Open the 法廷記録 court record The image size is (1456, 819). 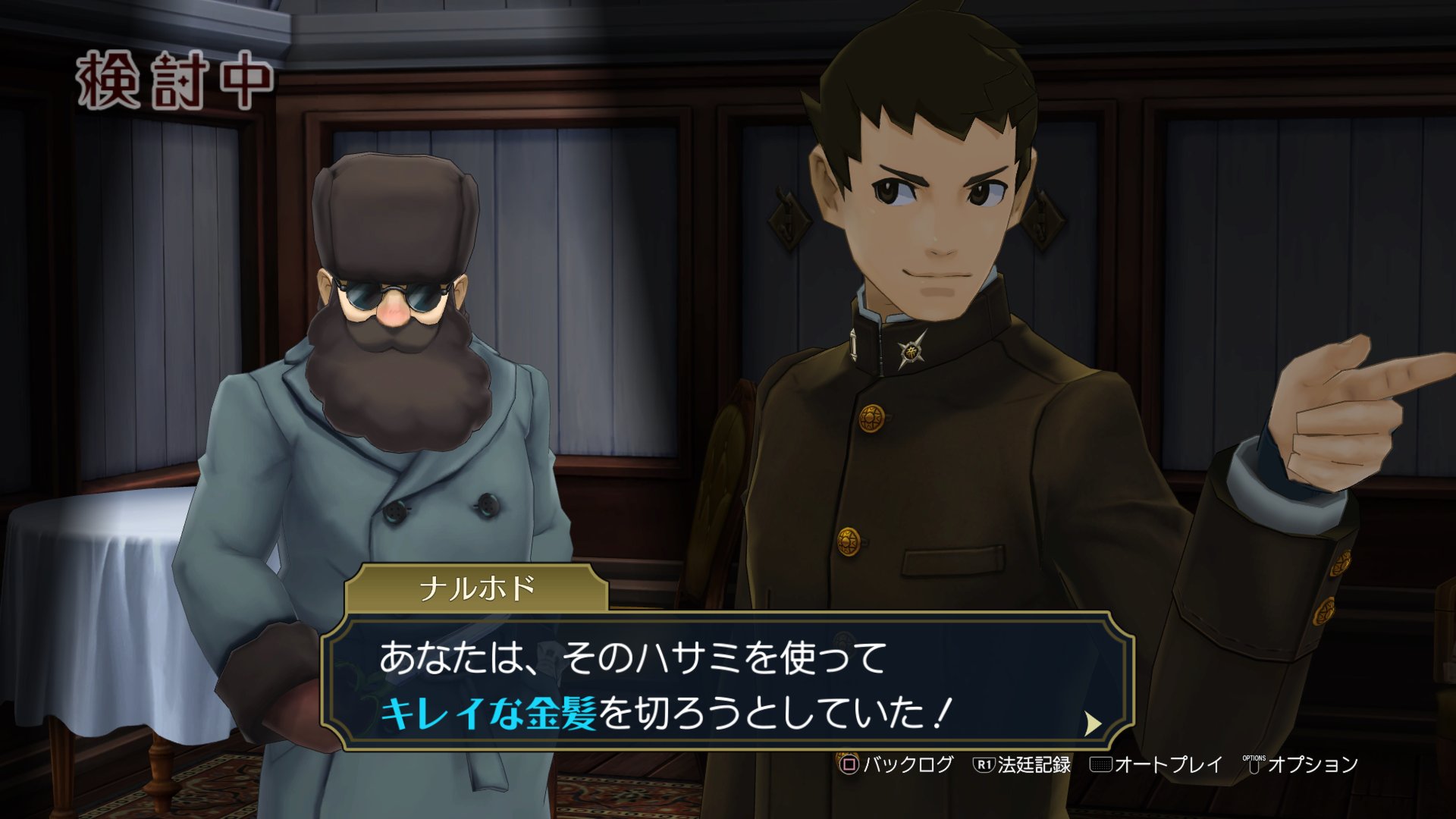pos(1022,764)
